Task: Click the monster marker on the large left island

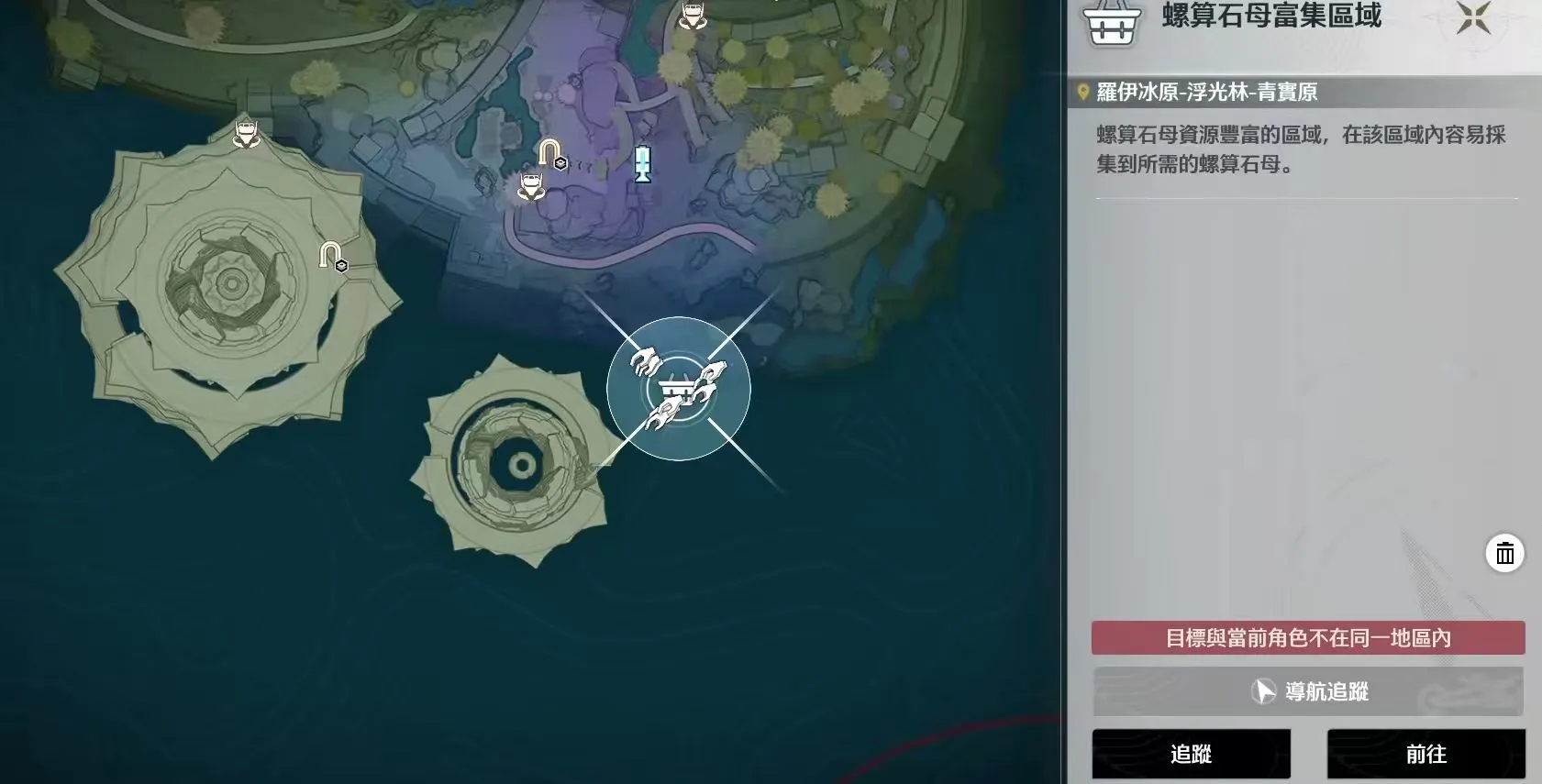Action: pyautogui.click(x=245, y=131)
